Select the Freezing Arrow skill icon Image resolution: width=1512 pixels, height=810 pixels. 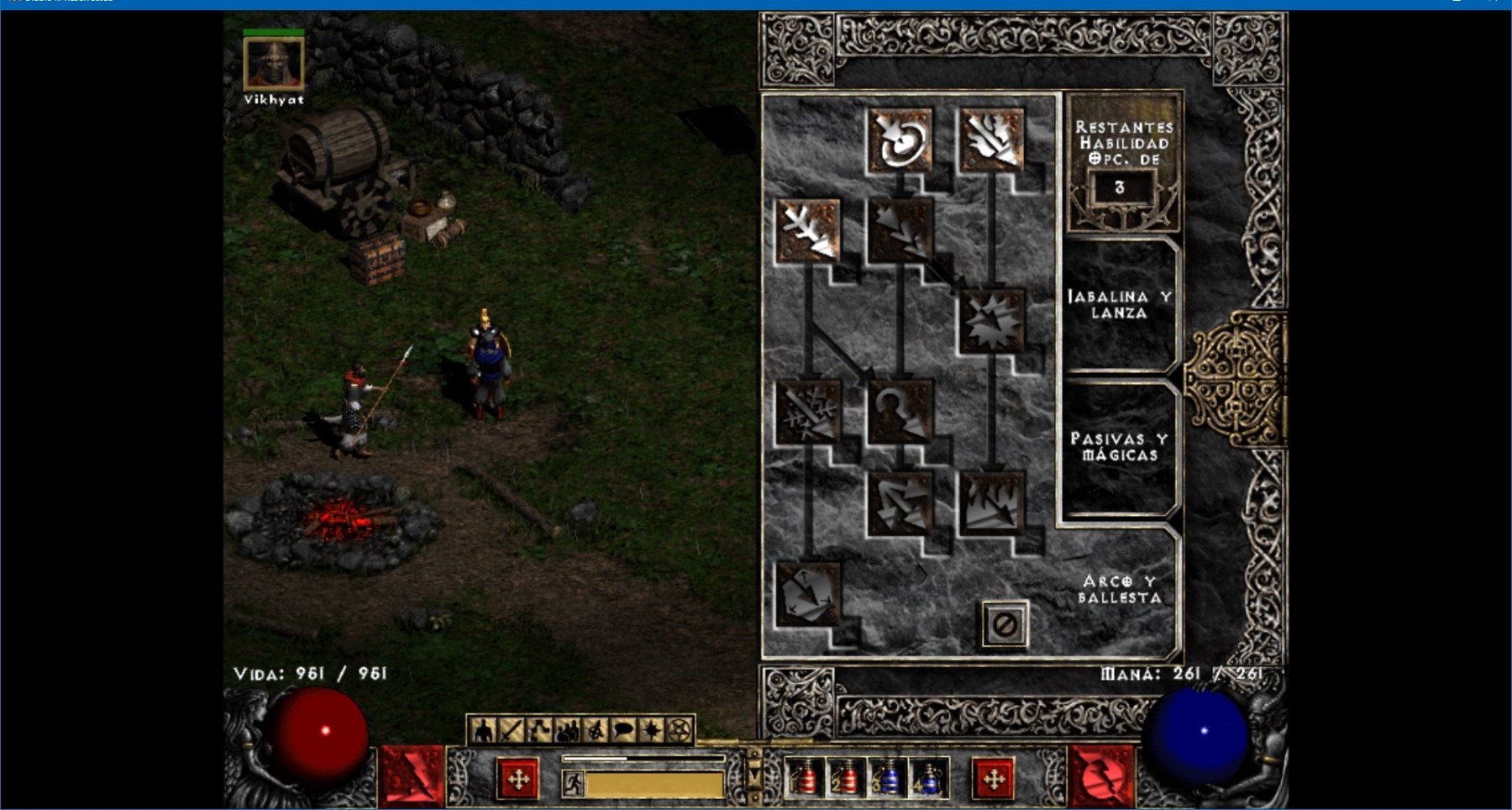click(808, 593)
